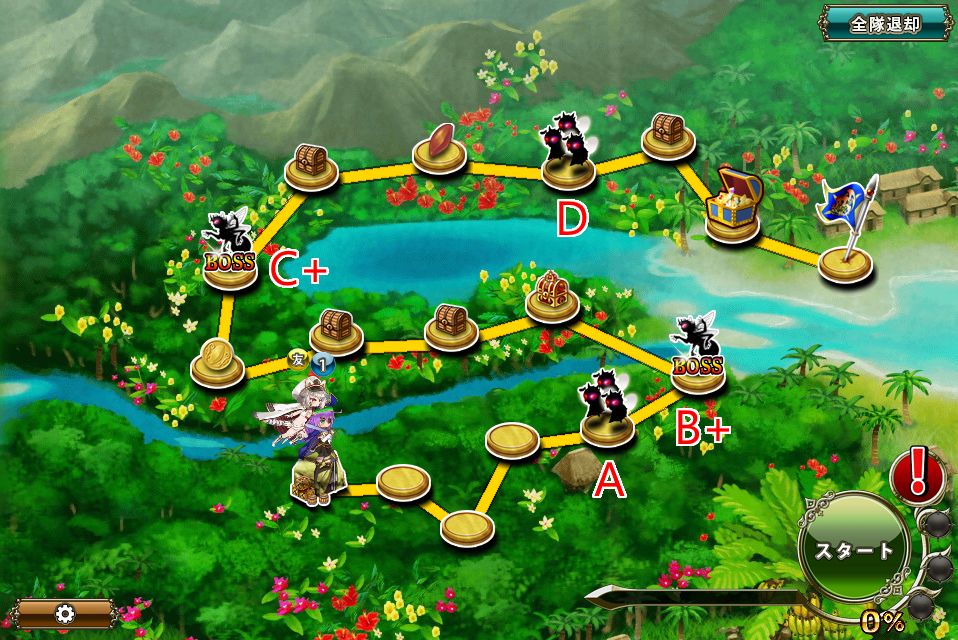Screen dimensions: 958x640
Task: Click the 全隊退却 retreat button
Action: pyautogui.click(x=885, y=24)
